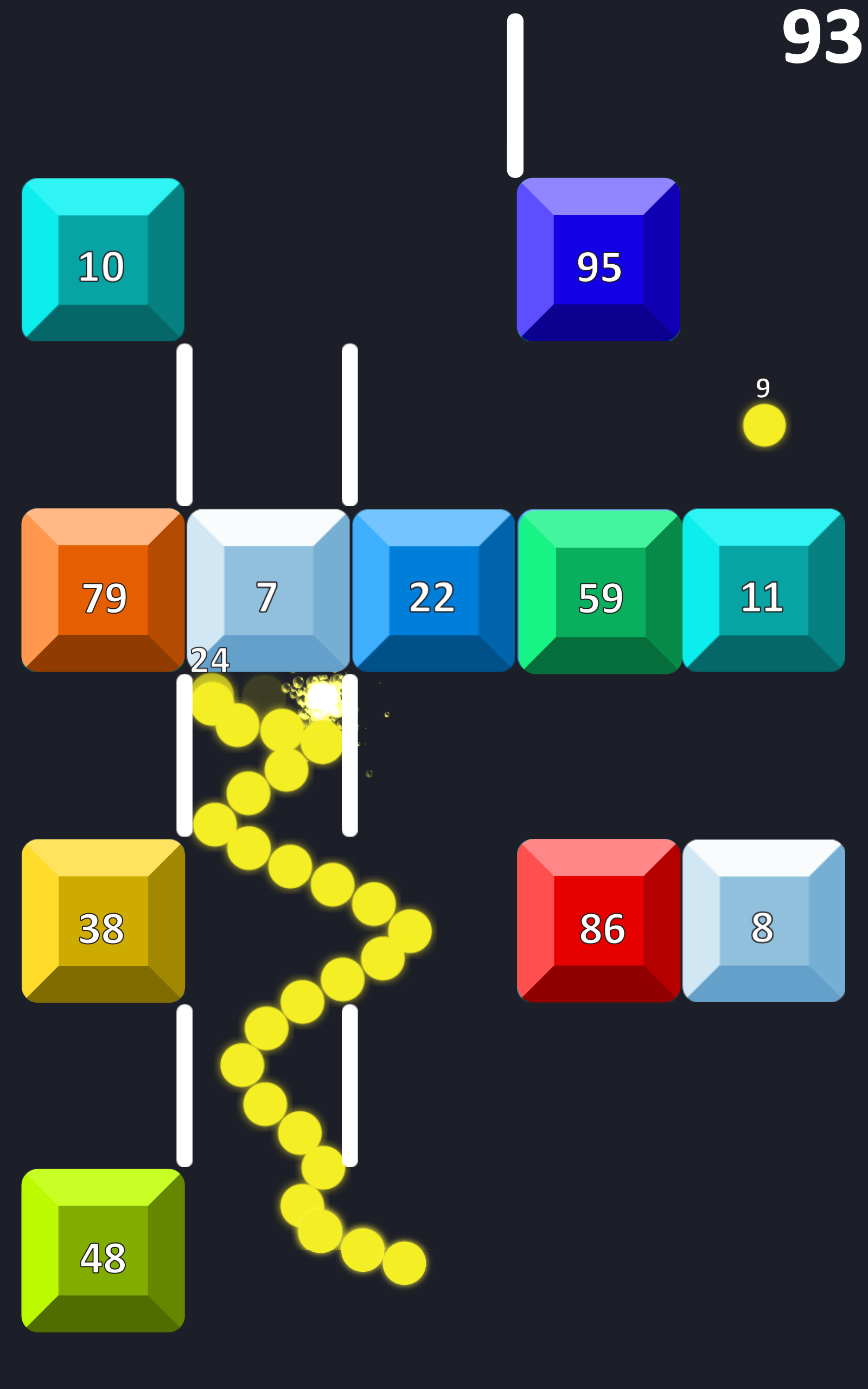This screenshot has height=1389, width=868.
Task: Tap the score counter showing 93
Action: tap(822, 37)
